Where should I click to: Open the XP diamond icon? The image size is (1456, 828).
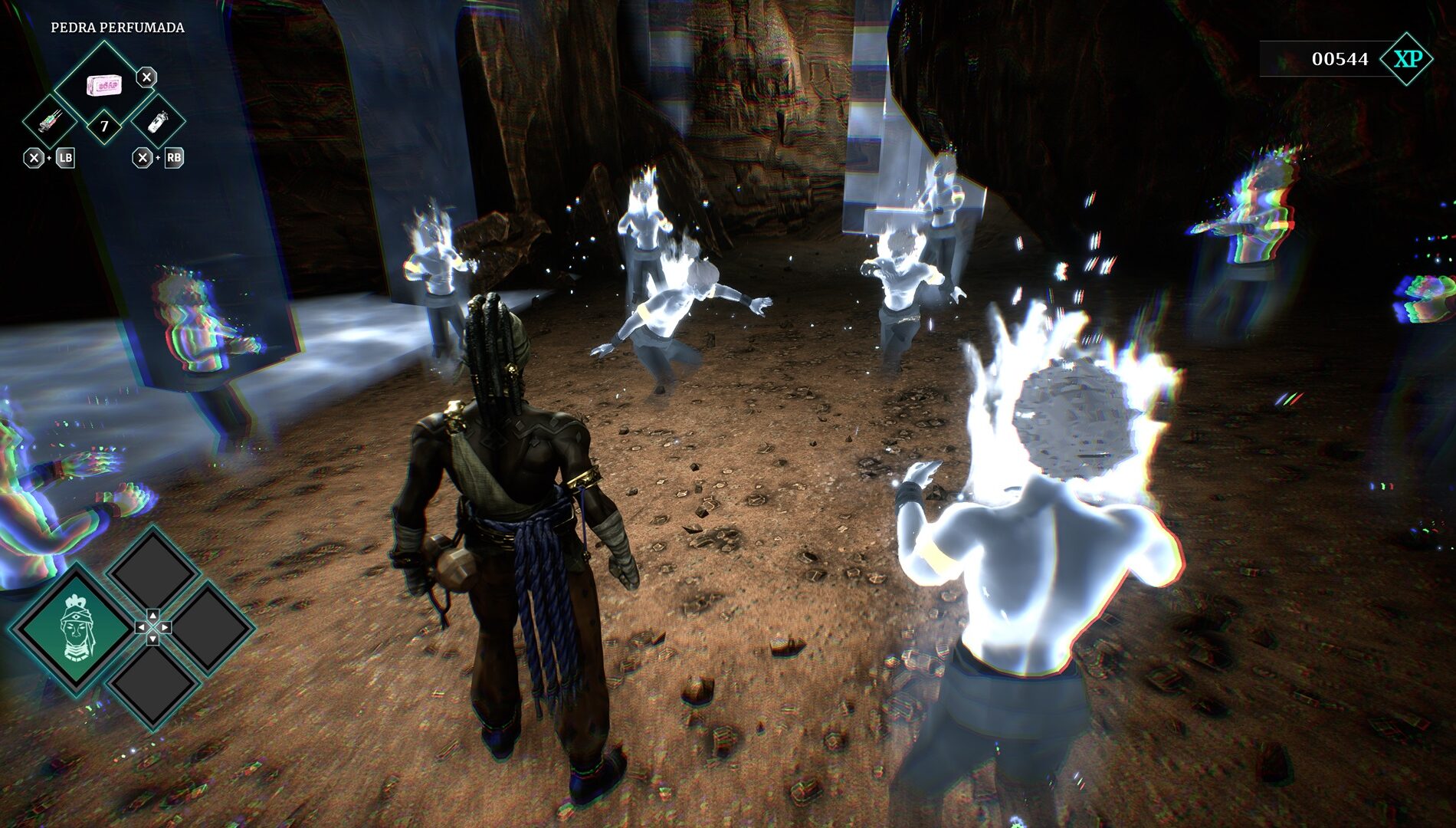(x=1407, y=59)
